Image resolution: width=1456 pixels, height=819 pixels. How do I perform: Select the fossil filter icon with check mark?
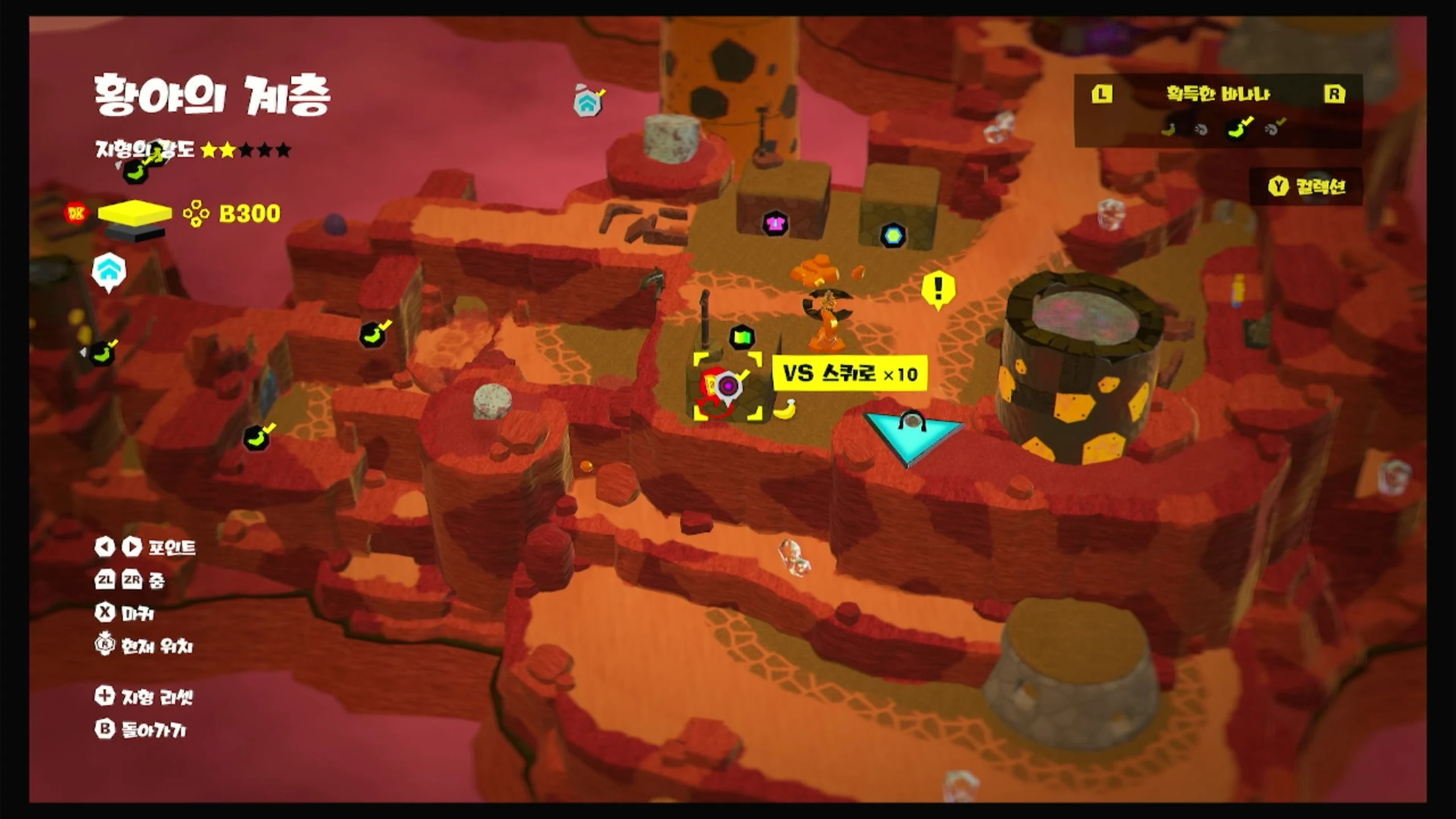1274,129
